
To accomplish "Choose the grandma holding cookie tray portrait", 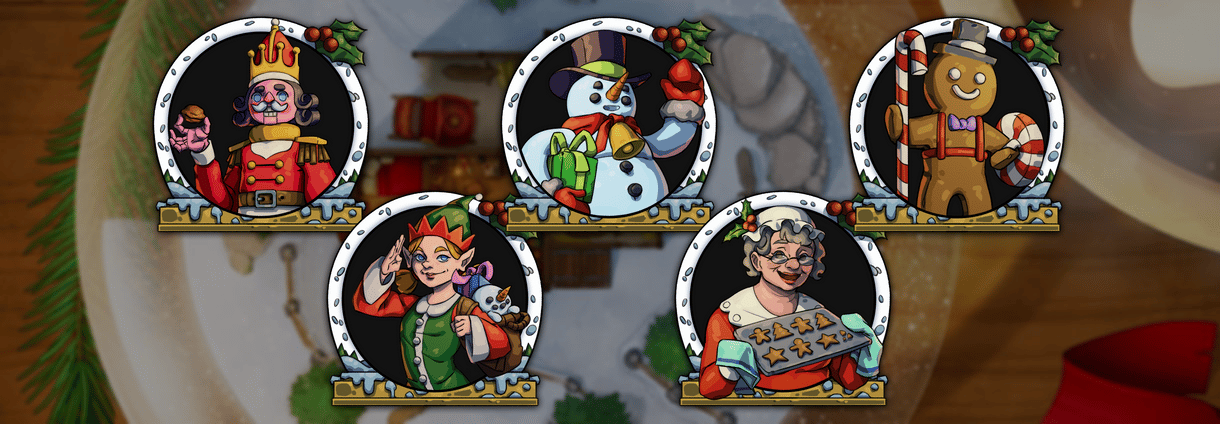I will point(781,300).
